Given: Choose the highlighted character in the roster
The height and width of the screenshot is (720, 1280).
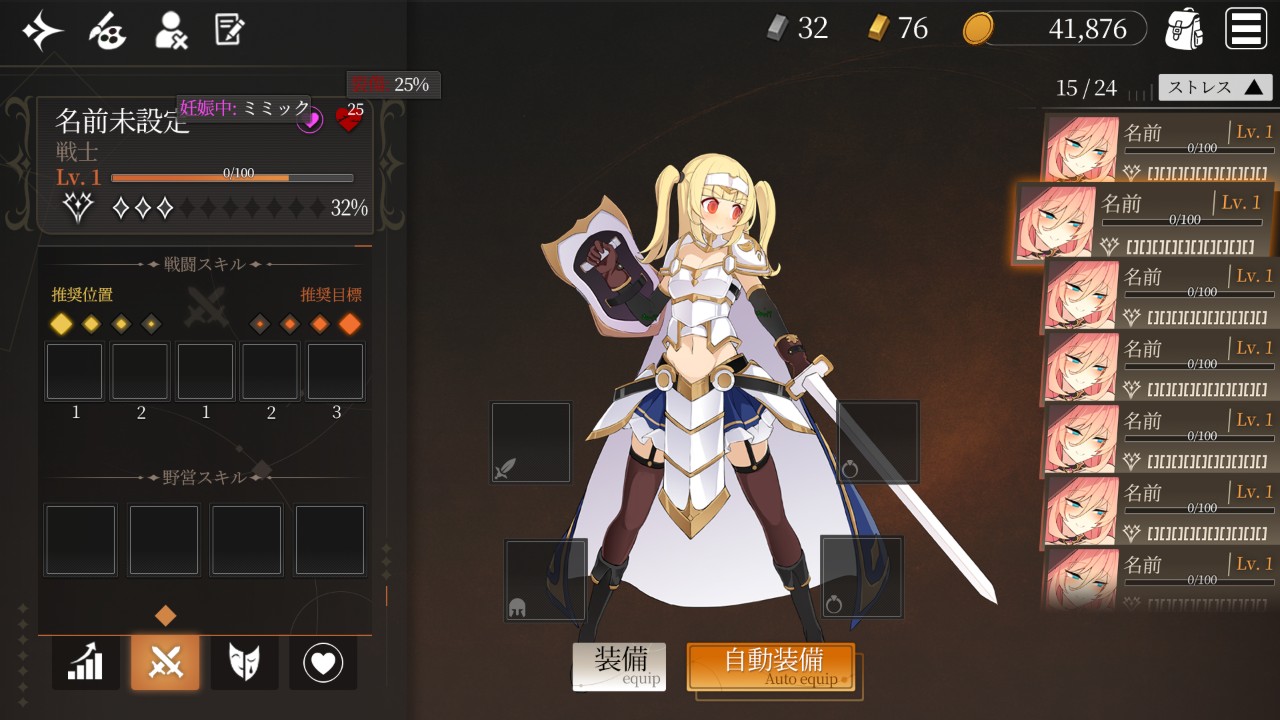Looking at the screenshot, I should (1145, 222).
